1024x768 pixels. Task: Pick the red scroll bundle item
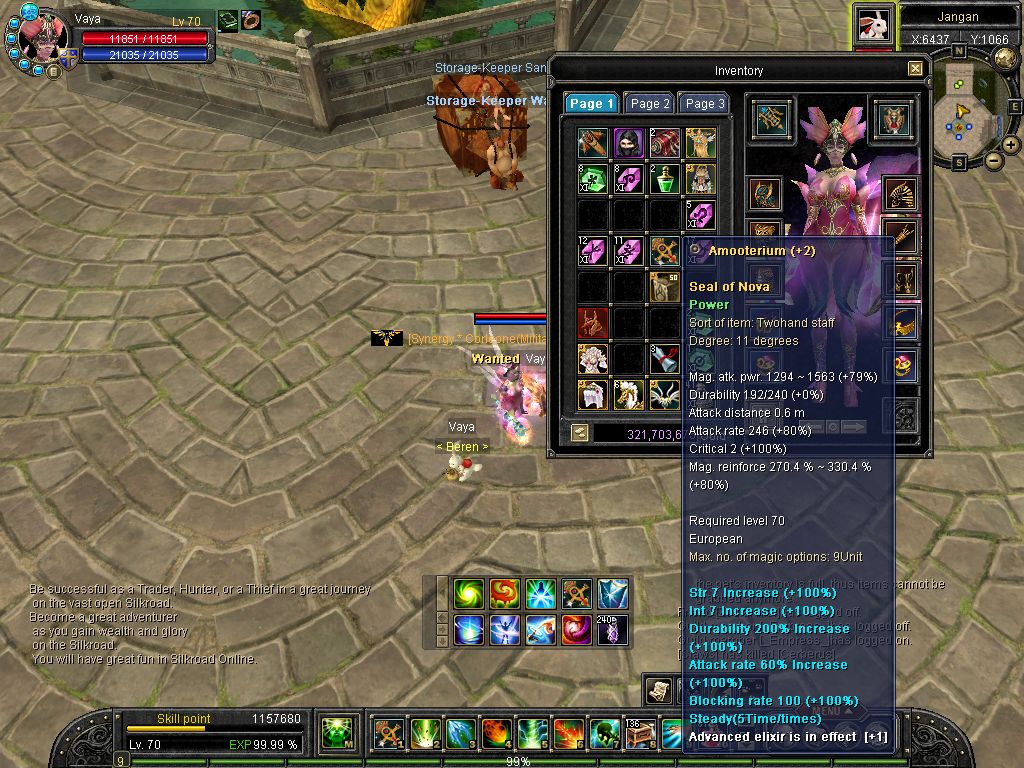tap(665, 143)
